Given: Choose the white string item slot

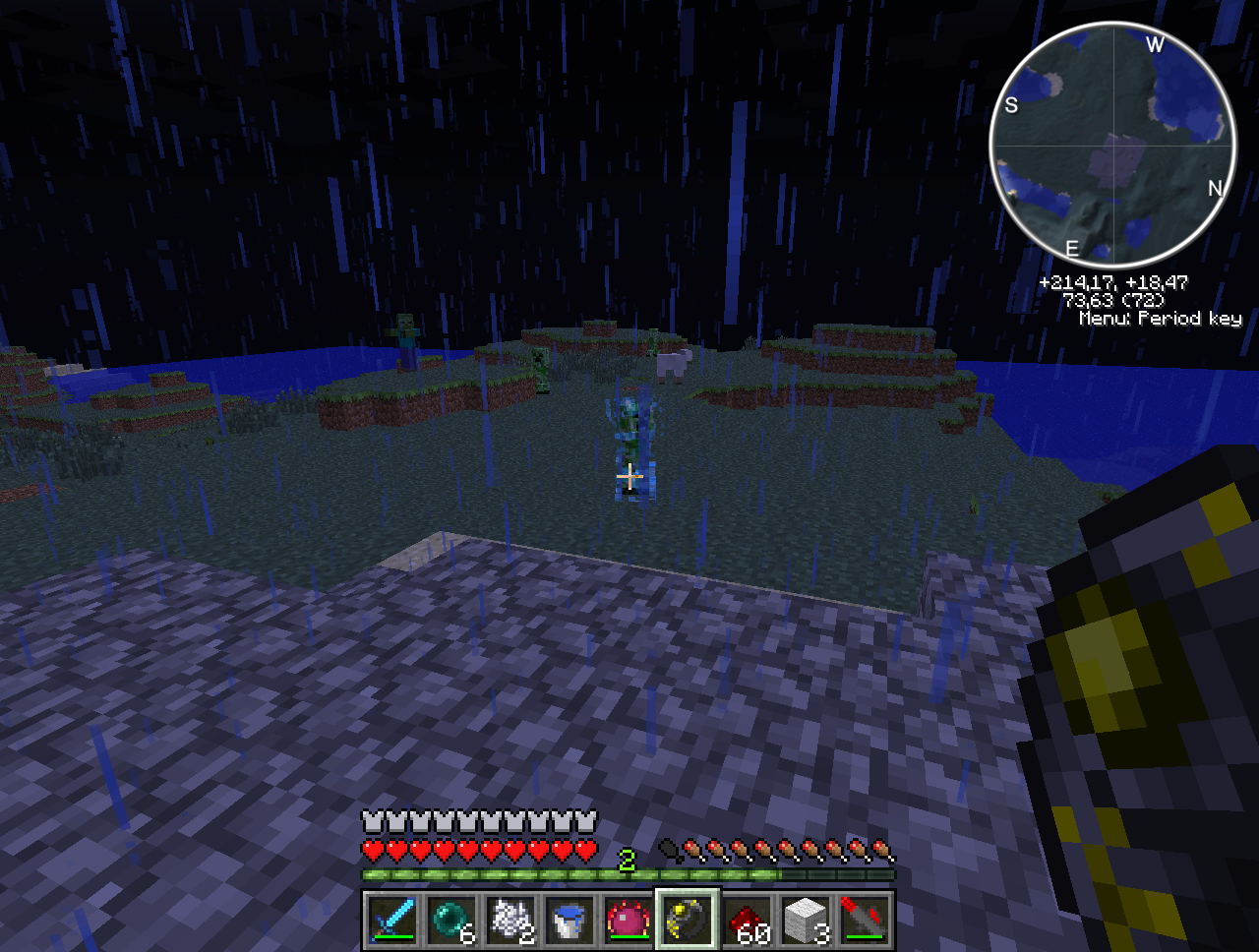Looking at the screenshot, I should click(510, 921).
